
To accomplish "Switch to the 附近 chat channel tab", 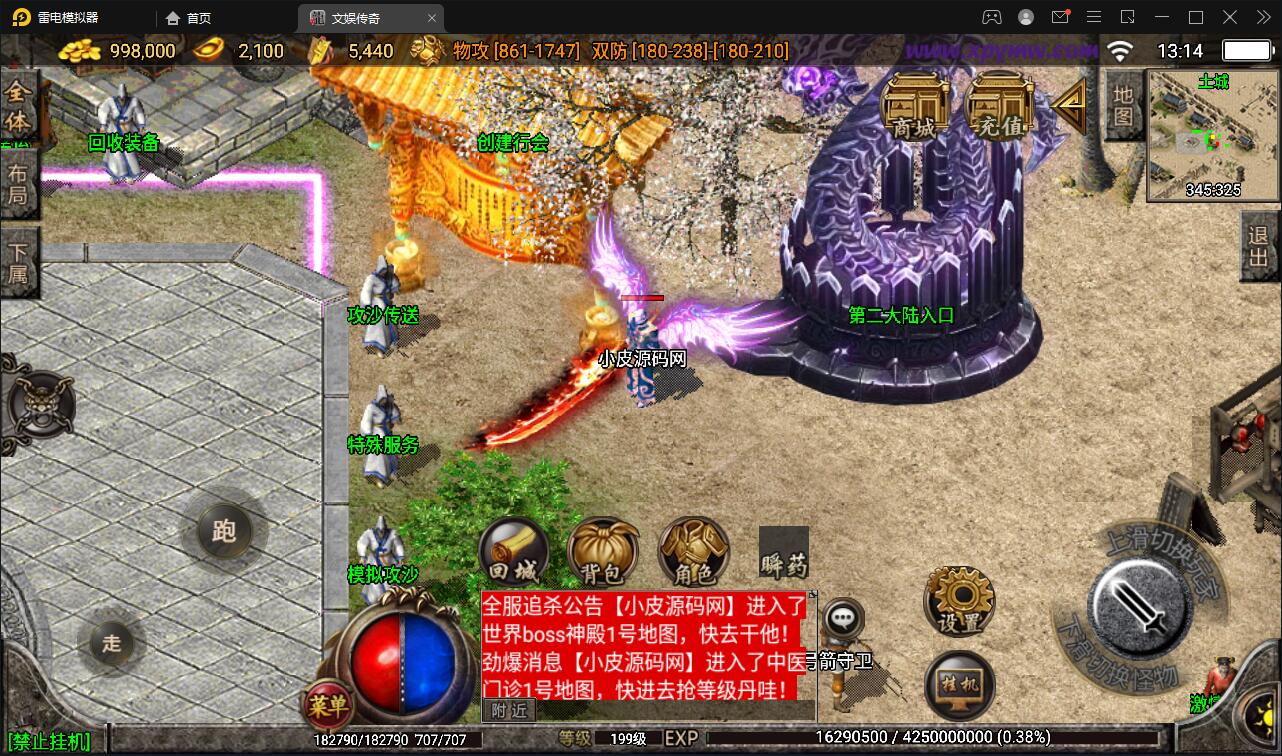I will click(x=510, y=710).
